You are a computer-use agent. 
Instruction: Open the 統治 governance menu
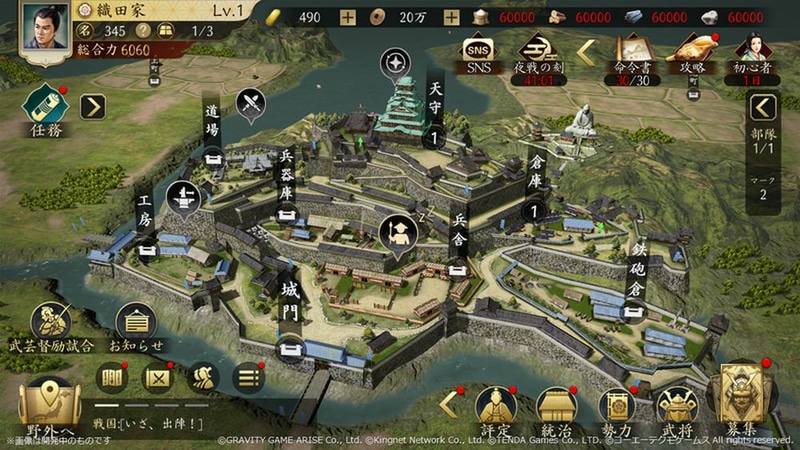556,410
